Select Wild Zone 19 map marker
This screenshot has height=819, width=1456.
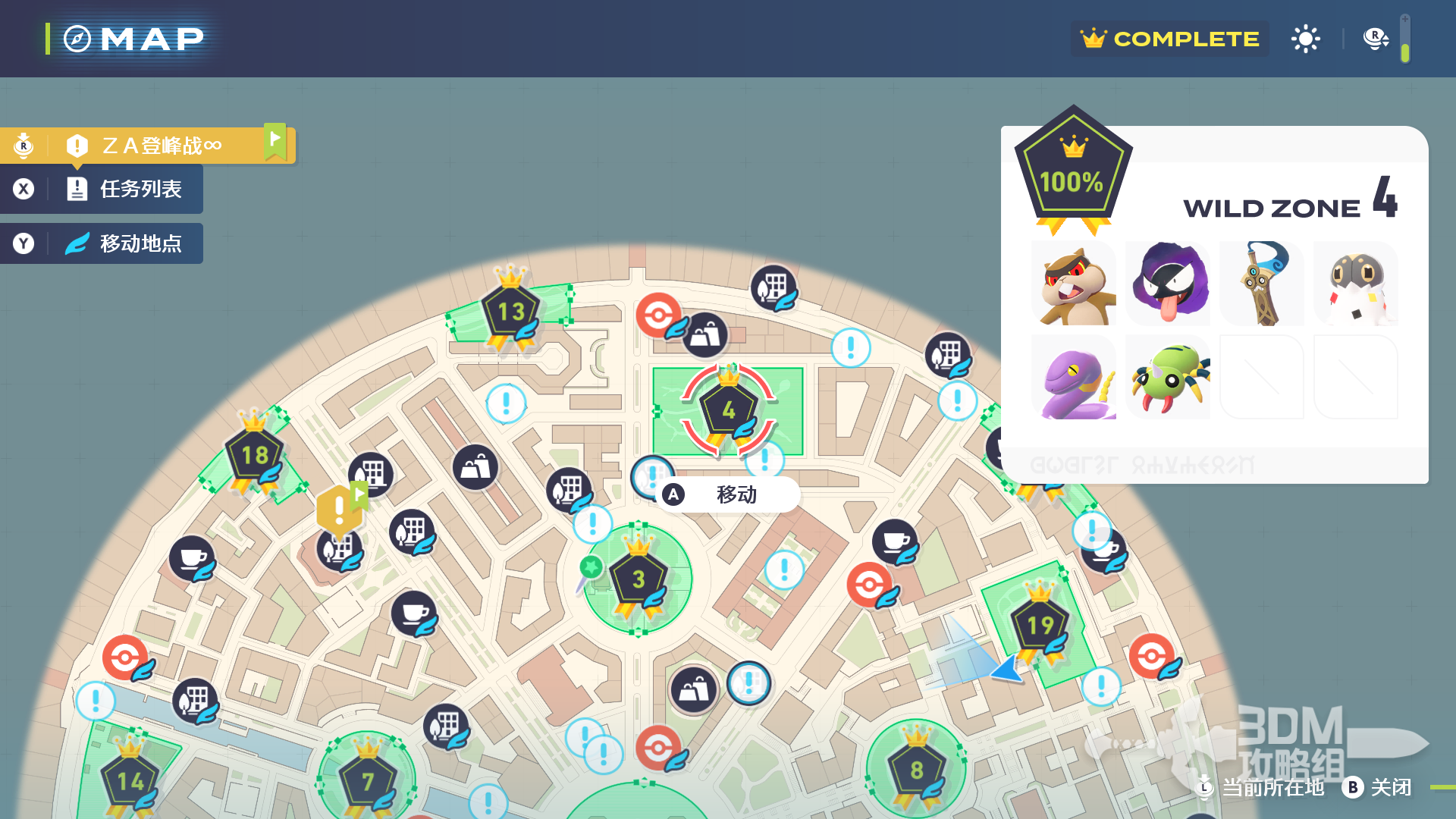click(x=1040, y=625)
